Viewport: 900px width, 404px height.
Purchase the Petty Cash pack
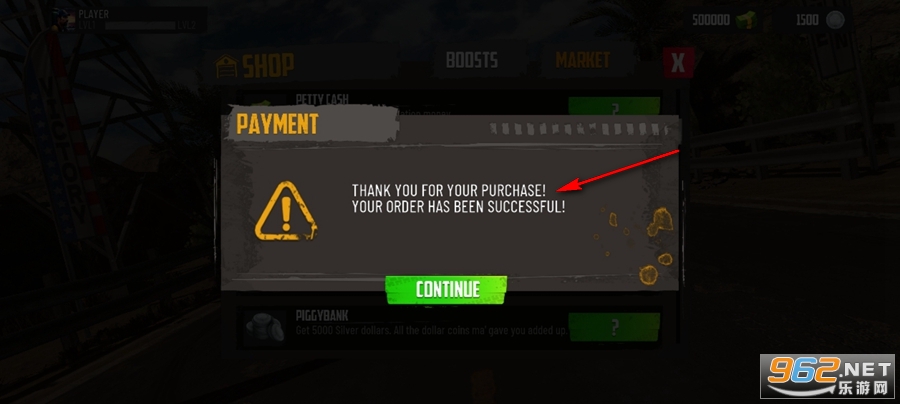(x=614, y=107)
